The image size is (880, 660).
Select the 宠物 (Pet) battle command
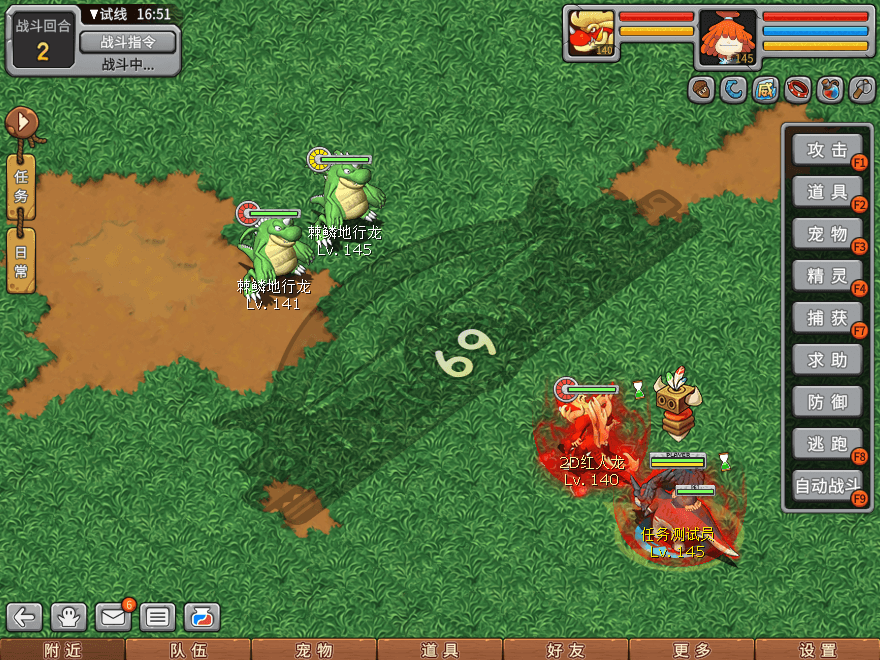coord(827,234)
